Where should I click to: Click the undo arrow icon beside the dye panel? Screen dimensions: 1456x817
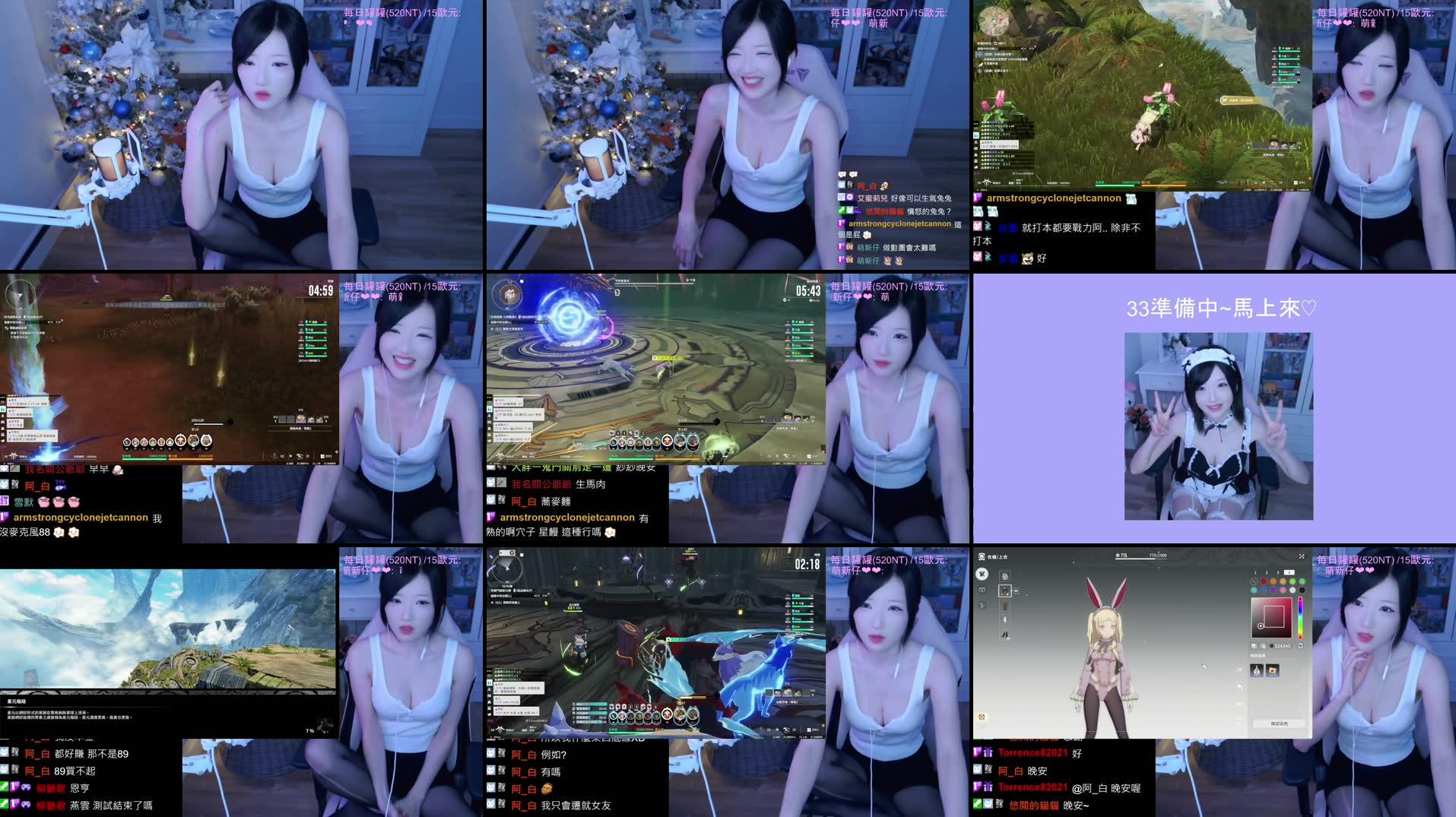[1241, 686]
